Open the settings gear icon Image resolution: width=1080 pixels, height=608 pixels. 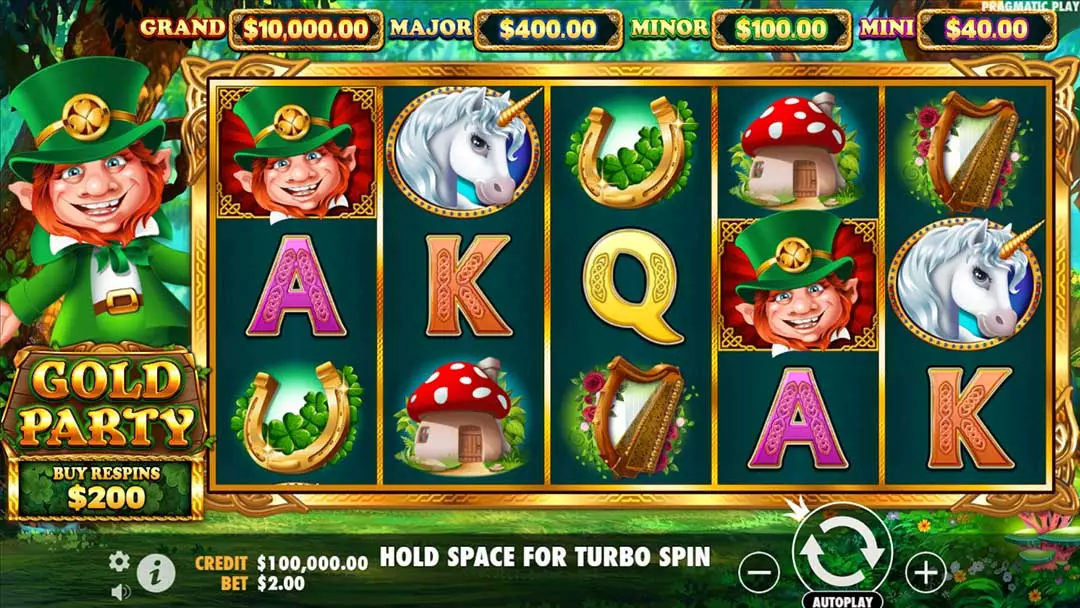(119, 561)
